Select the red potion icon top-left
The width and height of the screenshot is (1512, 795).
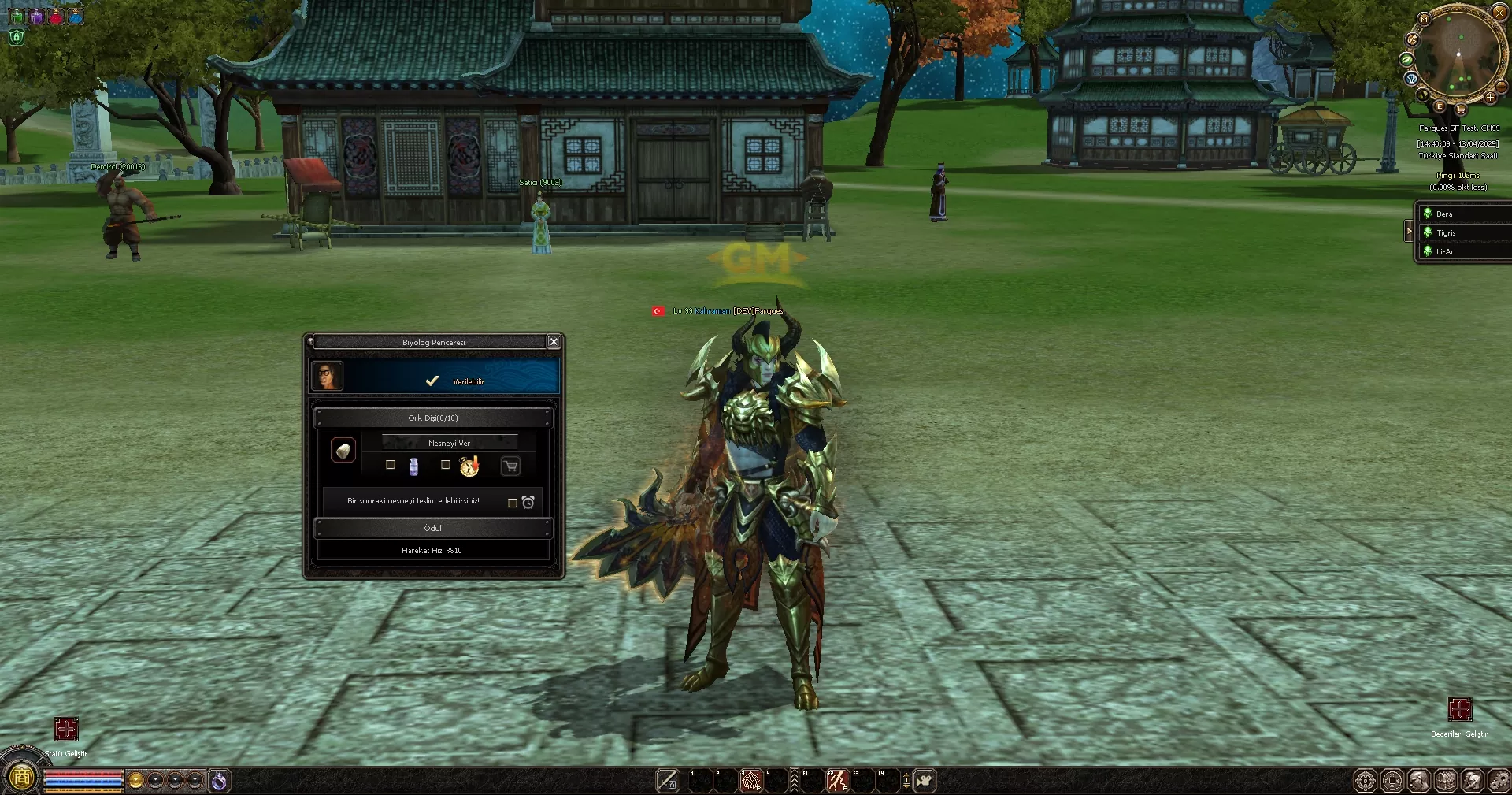55,16
